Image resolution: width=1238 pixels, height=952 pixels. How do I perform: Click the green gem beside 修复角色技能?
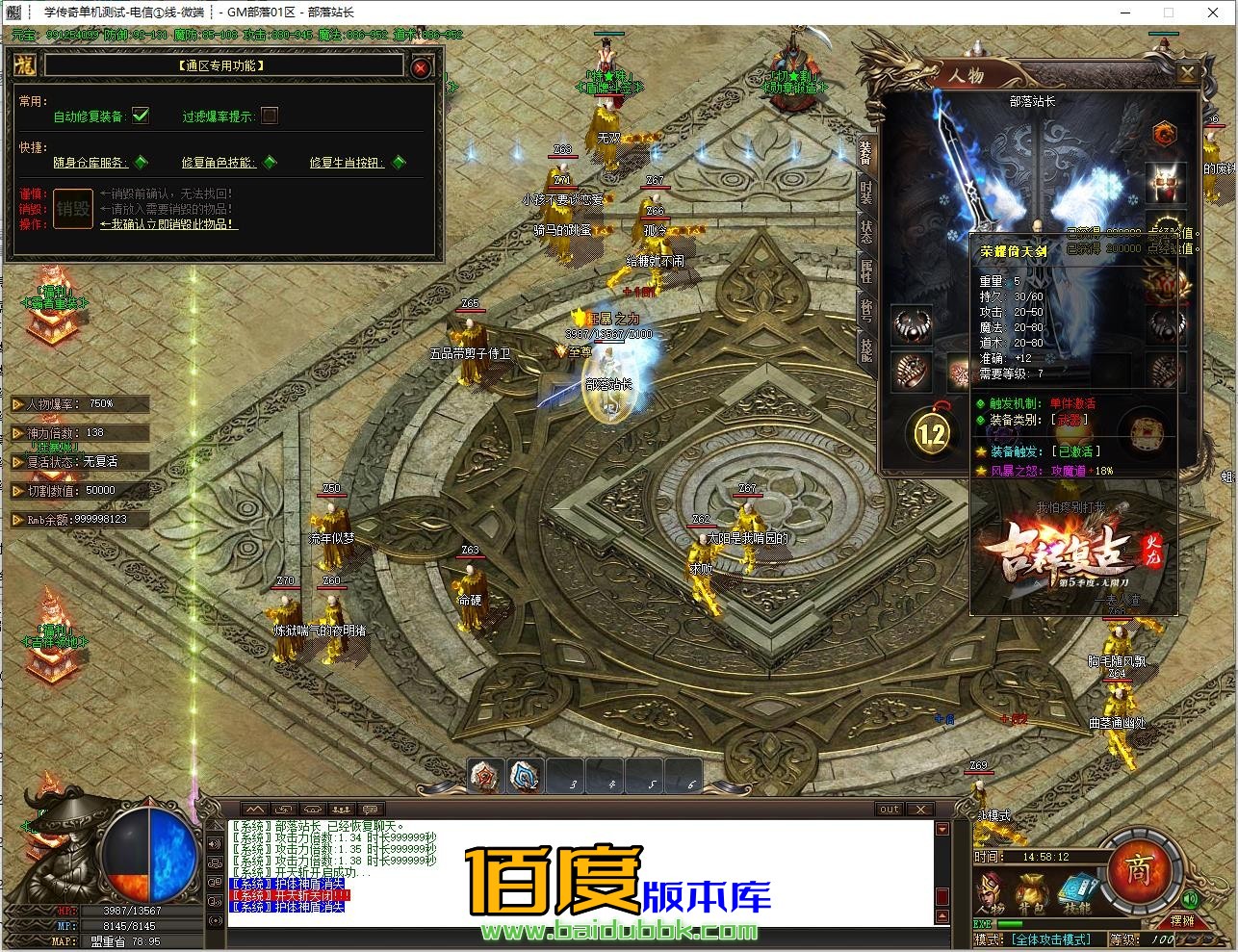click(x=269, y=162)
